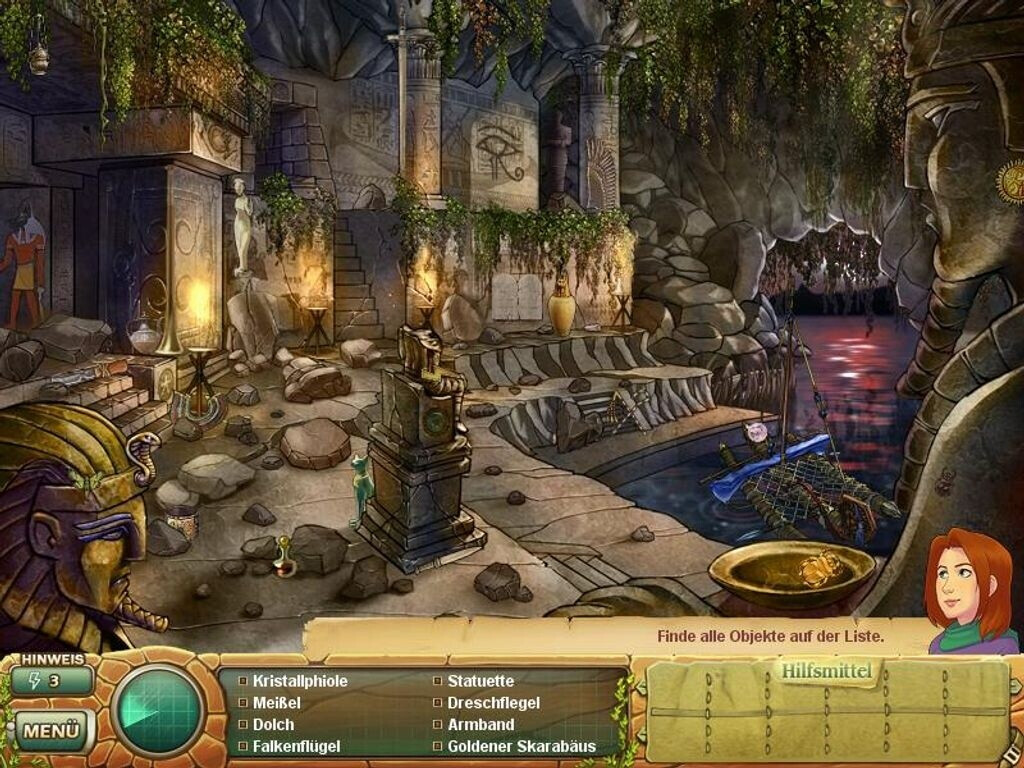
Task: Choose Meißel from the object list
Action: pyautogui.click(x=277, y=703)
